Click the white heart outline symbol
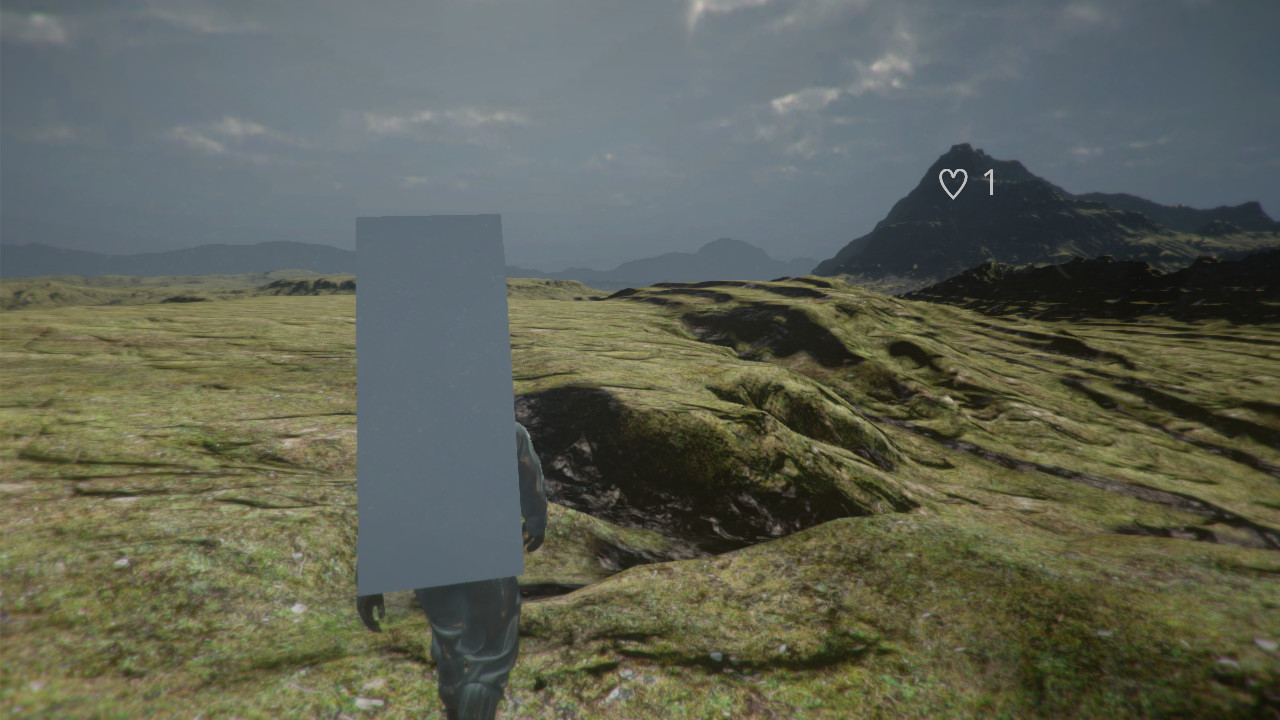The height and width of the screenshot is (720, 1280). [x=953, y=182]
